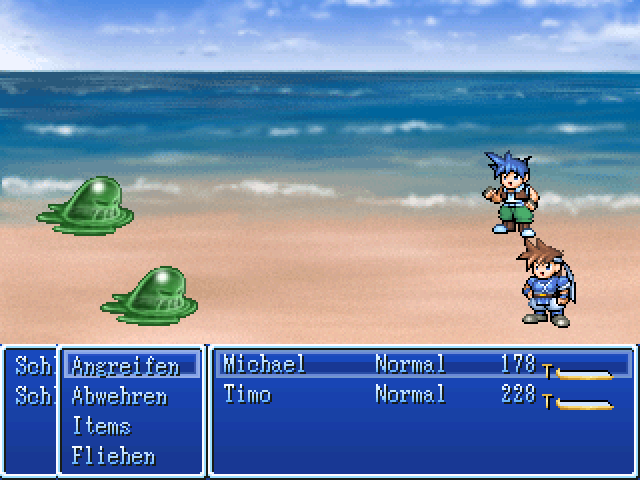Select Timo's party status row
This screenshot has height=480, width=640.
coord(420,395)
